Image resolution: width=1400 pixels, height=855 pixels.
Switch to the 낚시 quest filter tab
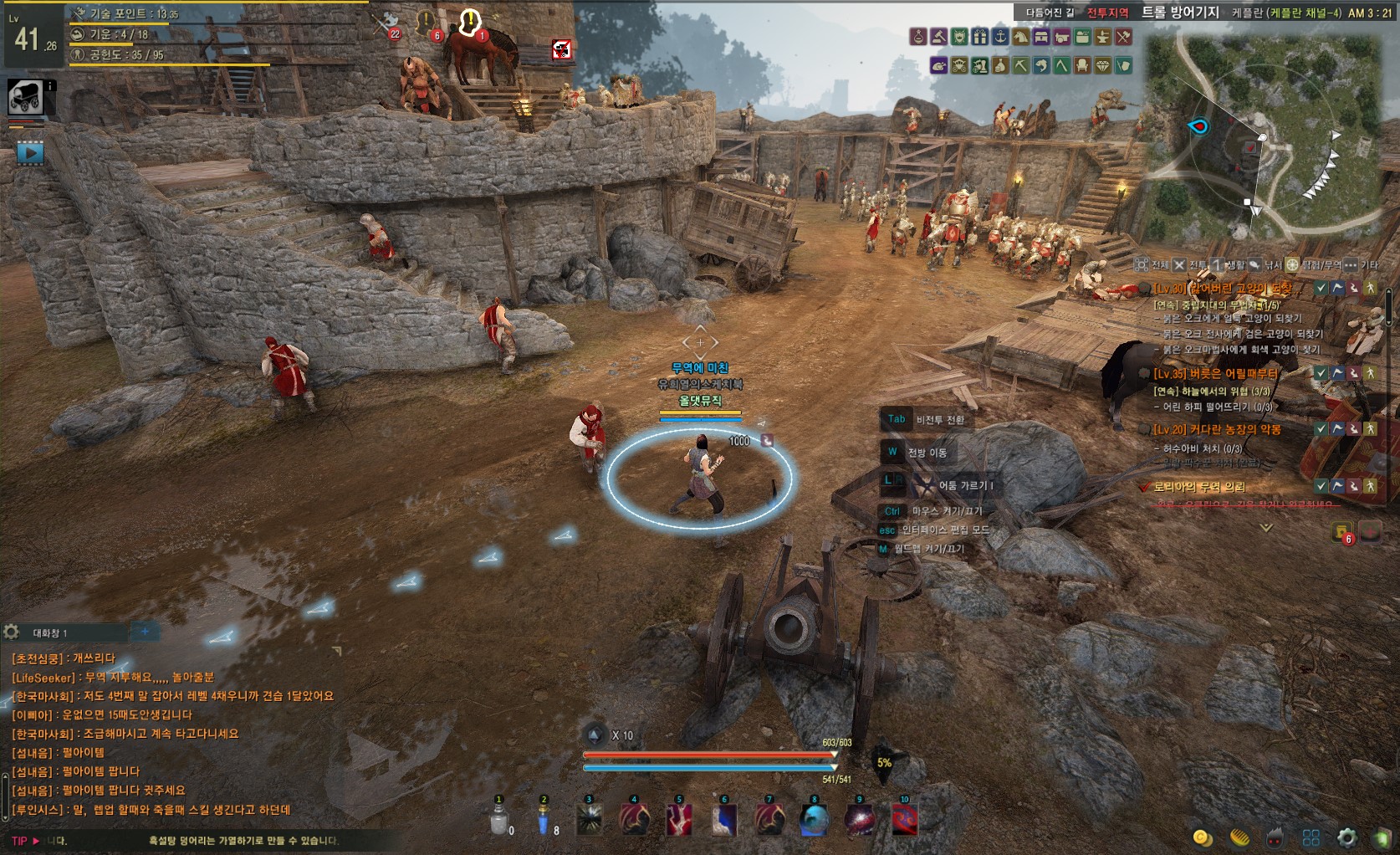1265,265
